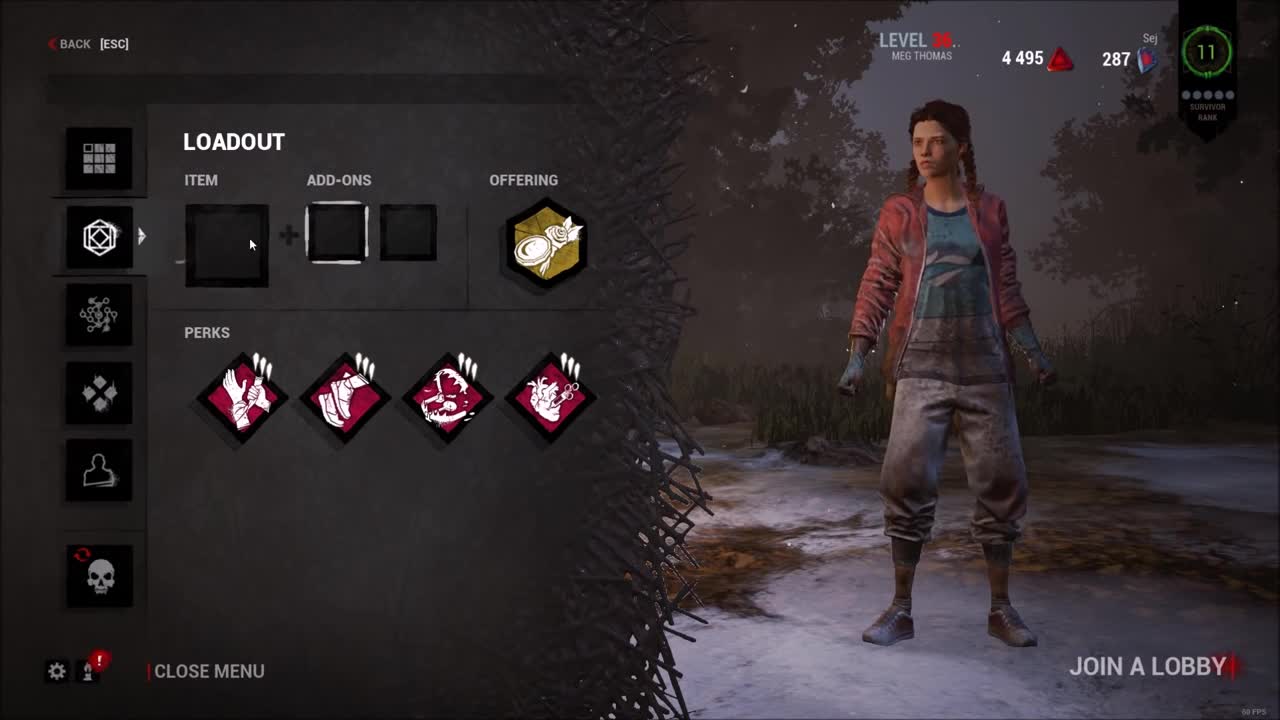Click the first empty ADD-ONS slot
The height and width of the screenshot is (720, 1280).
(x=337, y=233)
